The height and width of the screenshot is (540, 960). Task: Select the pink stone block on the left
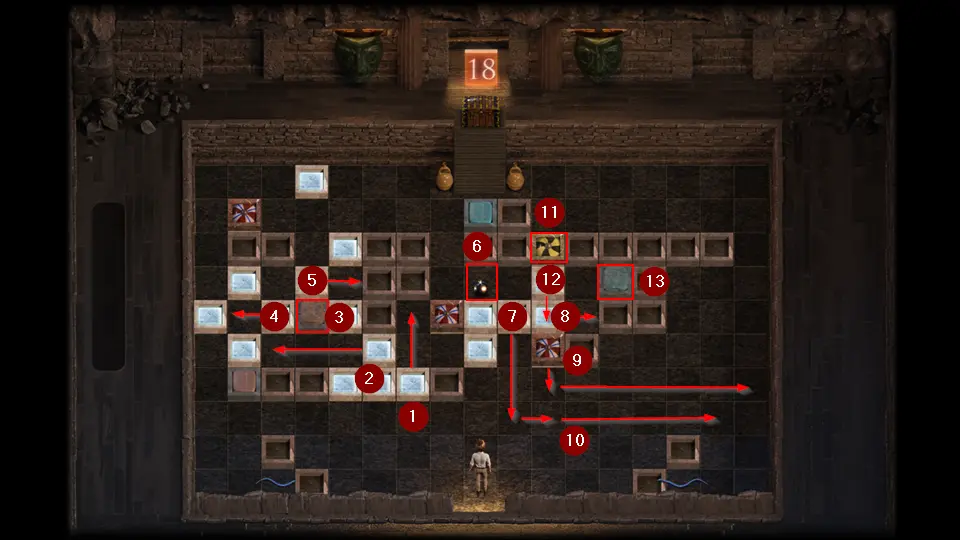click(x=244, y=382)
